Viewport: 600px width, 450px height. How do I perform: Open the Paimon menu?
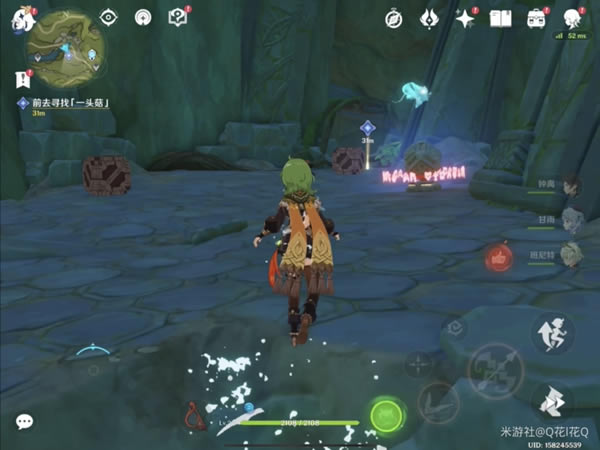22,18
